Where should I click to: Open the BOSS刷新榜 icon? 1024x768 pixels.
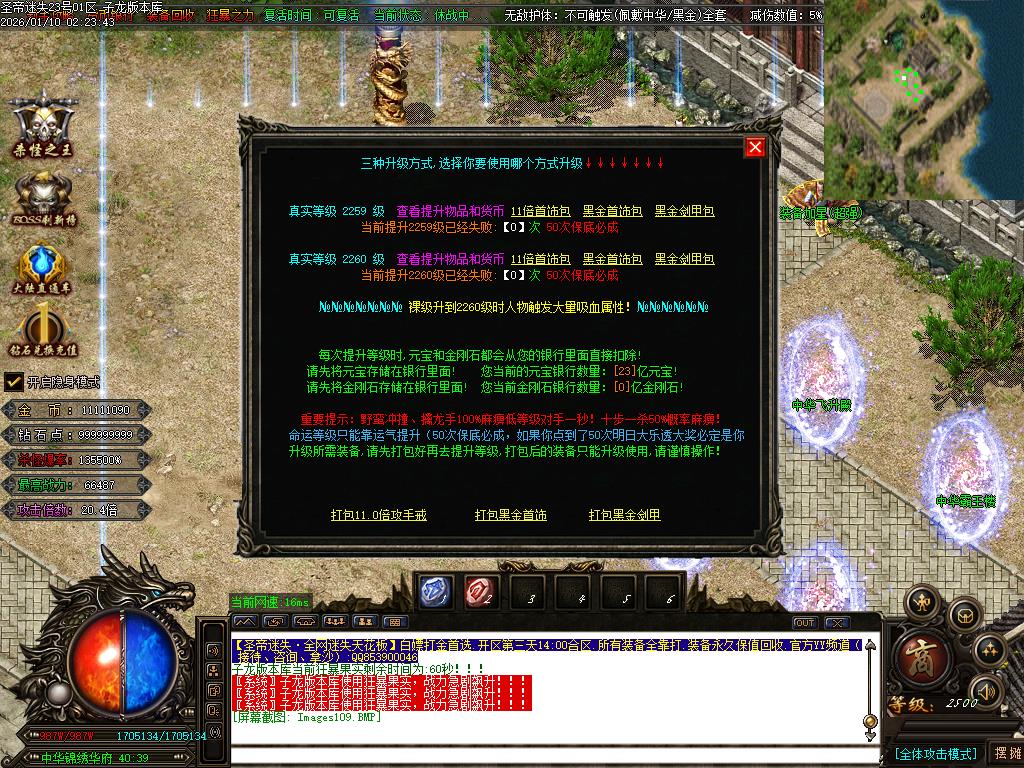[44, 198]
